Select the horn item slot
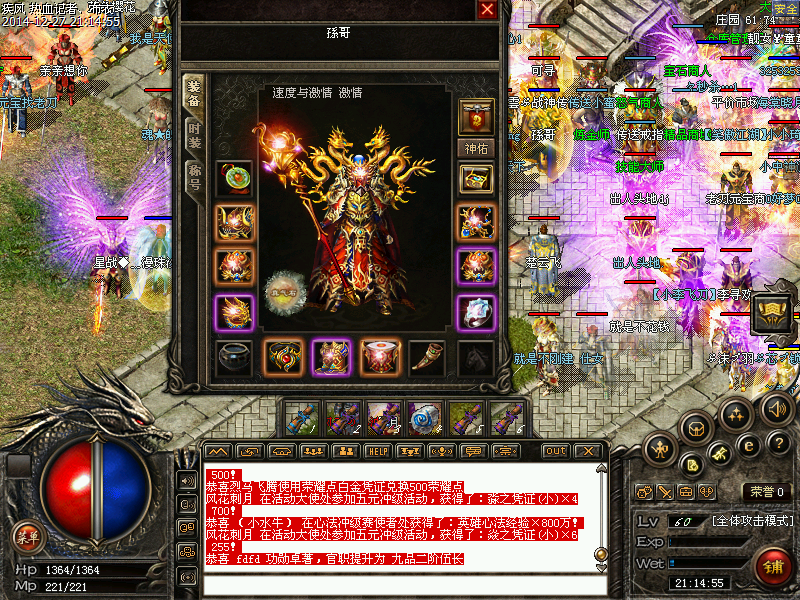 pyautogui.click(x=427, y=357)
